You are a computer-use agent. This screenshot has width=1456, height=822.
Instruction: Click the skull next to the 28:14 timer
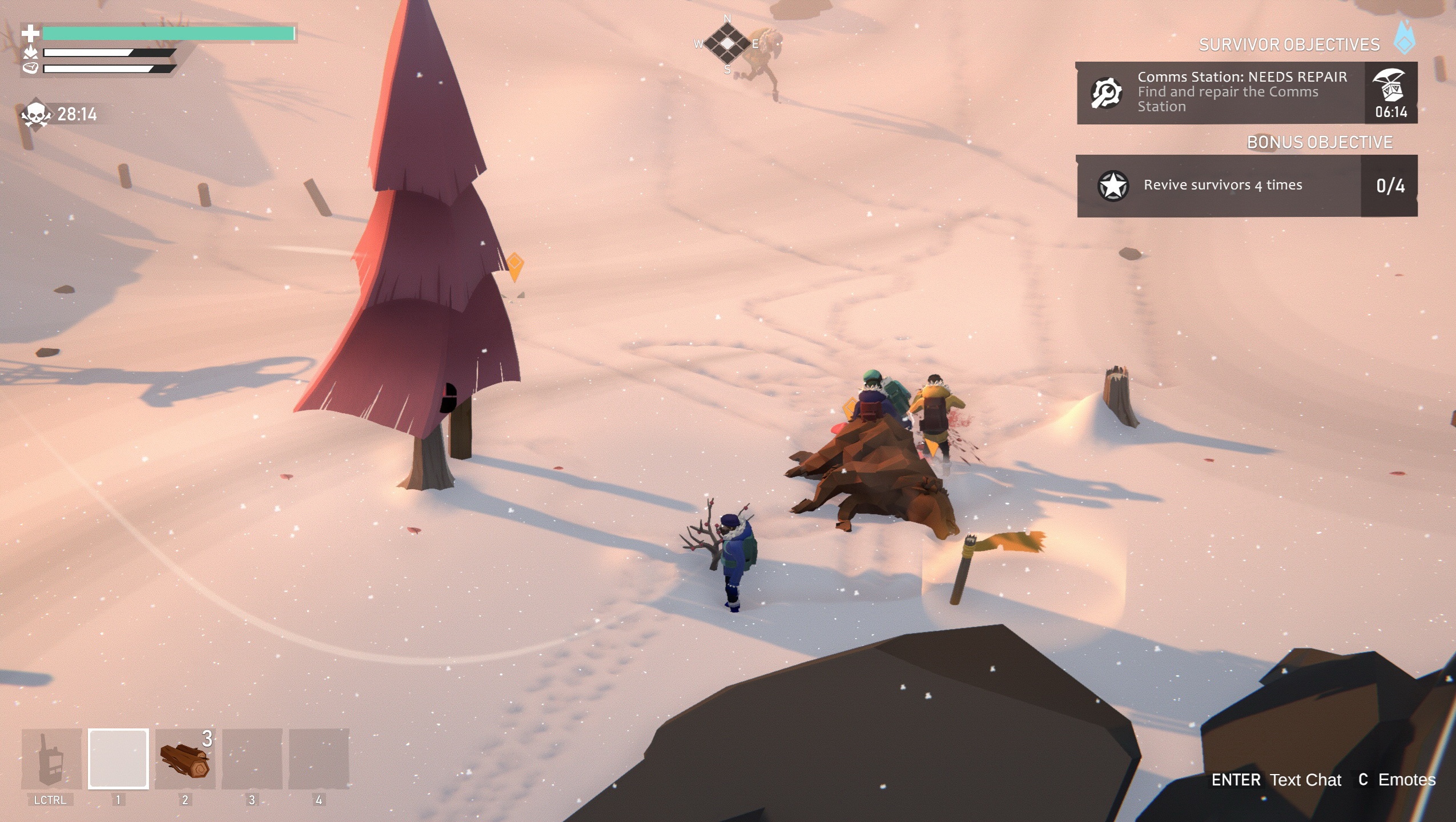35,113
